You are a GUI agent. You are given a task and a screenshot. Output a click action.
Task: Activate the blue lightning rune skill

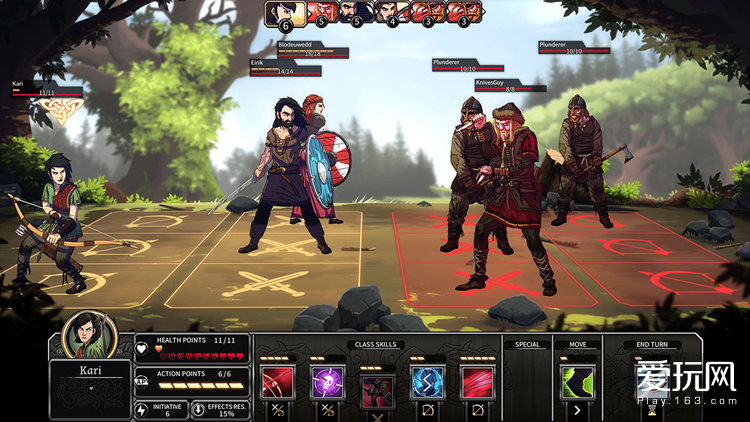[427, 382]
